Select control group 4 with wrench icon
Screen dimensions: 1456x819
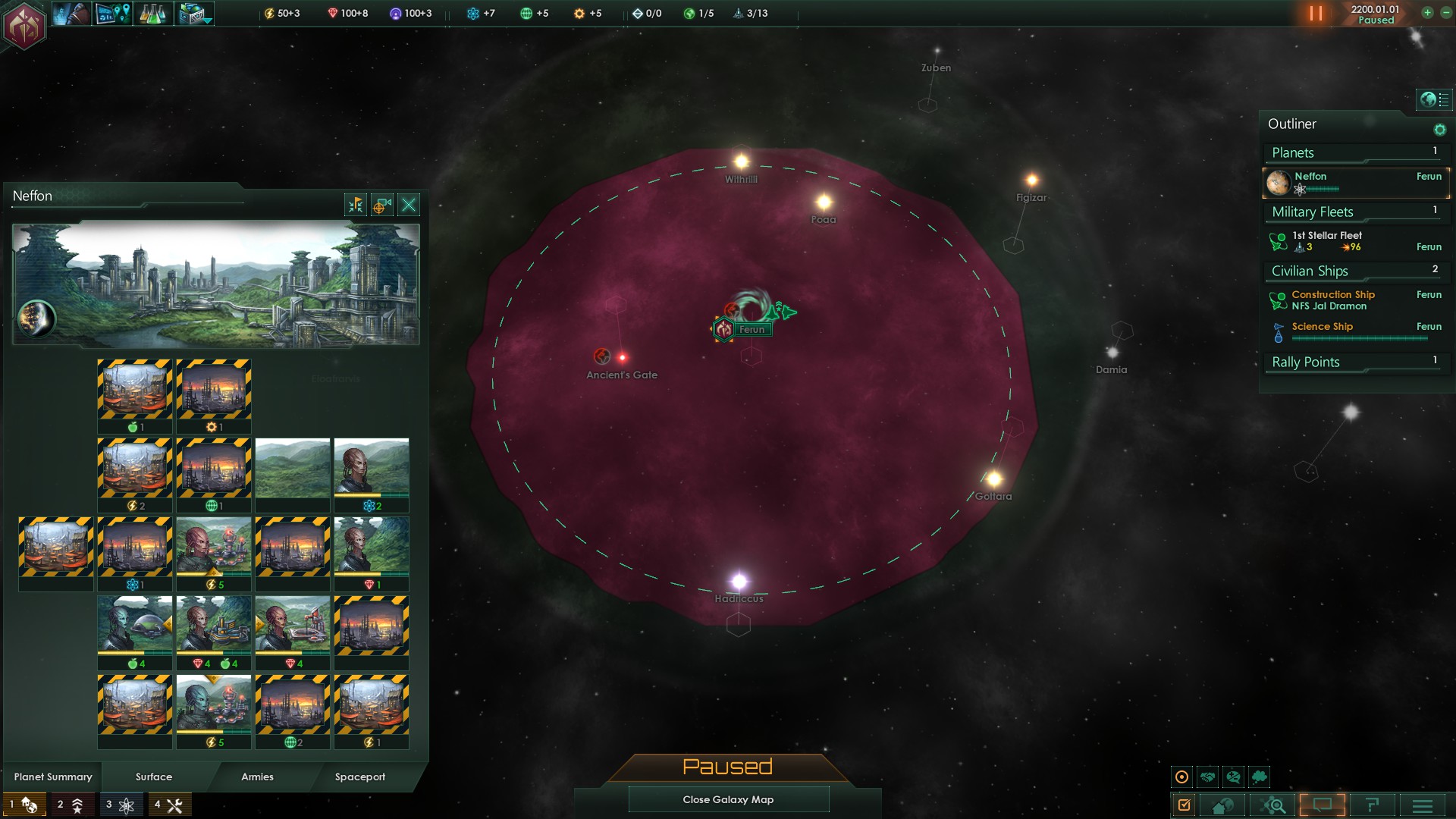(169, 805)
